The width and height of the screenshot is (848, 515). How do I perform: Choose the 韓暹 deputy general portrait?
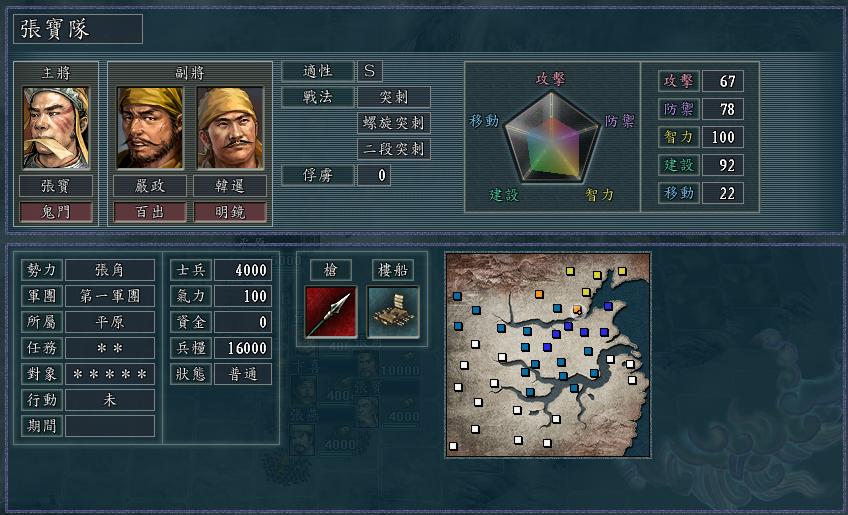point(230,127)
